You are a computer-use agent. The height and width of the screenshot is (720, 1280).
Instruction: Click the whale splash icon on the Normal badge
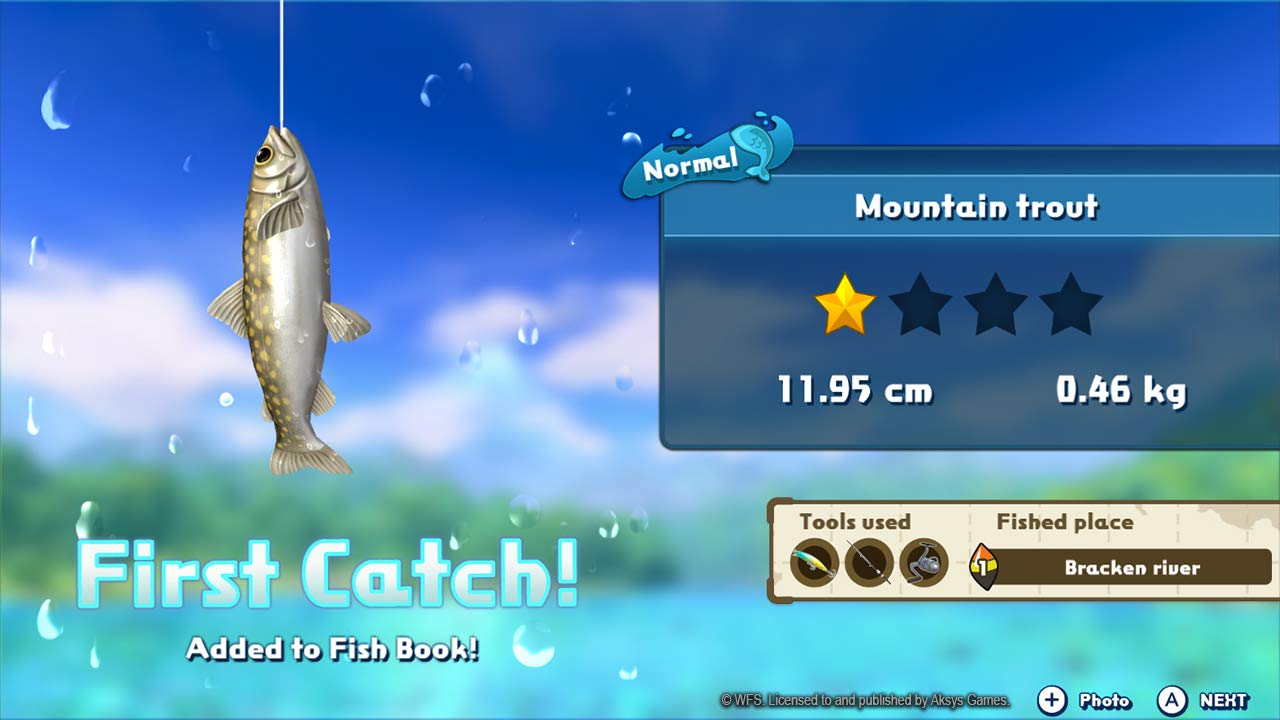point(755,148)
